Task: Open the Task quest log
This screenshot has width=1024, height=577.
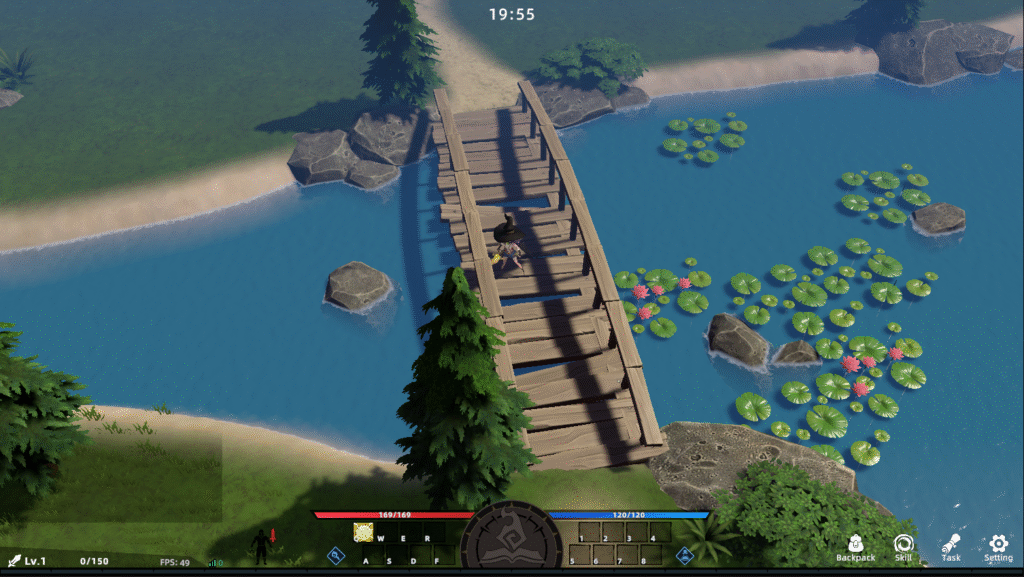Action: 951,545
